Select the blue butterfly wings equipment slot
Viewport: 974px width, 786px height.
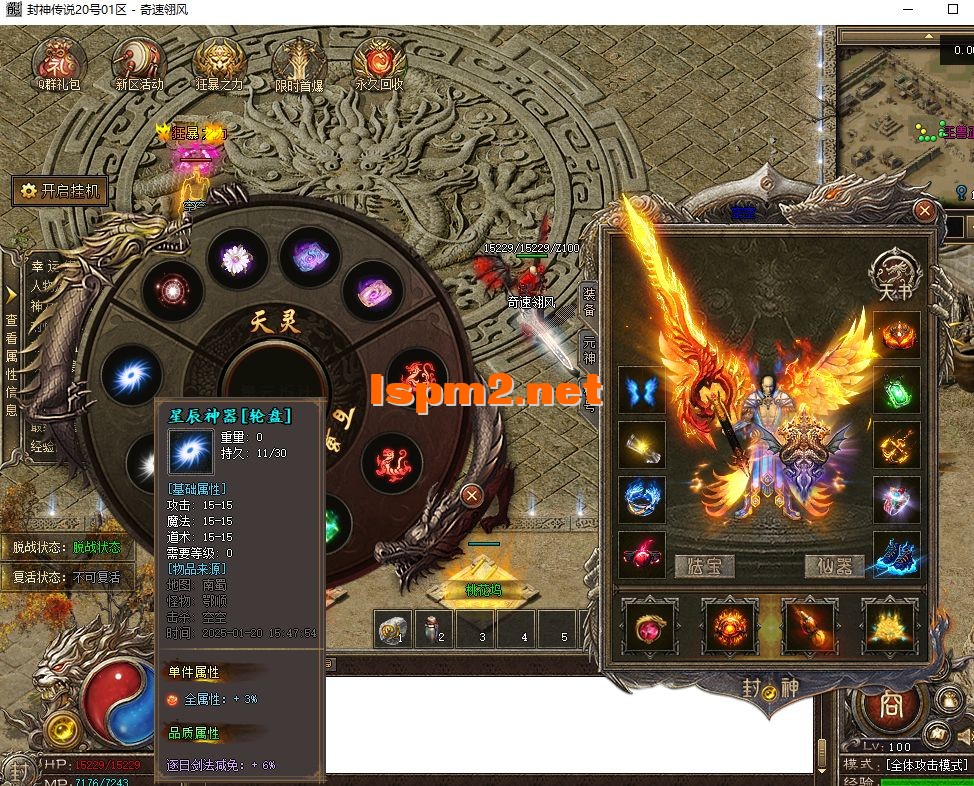pyautogui.click(x=641, y=390)
